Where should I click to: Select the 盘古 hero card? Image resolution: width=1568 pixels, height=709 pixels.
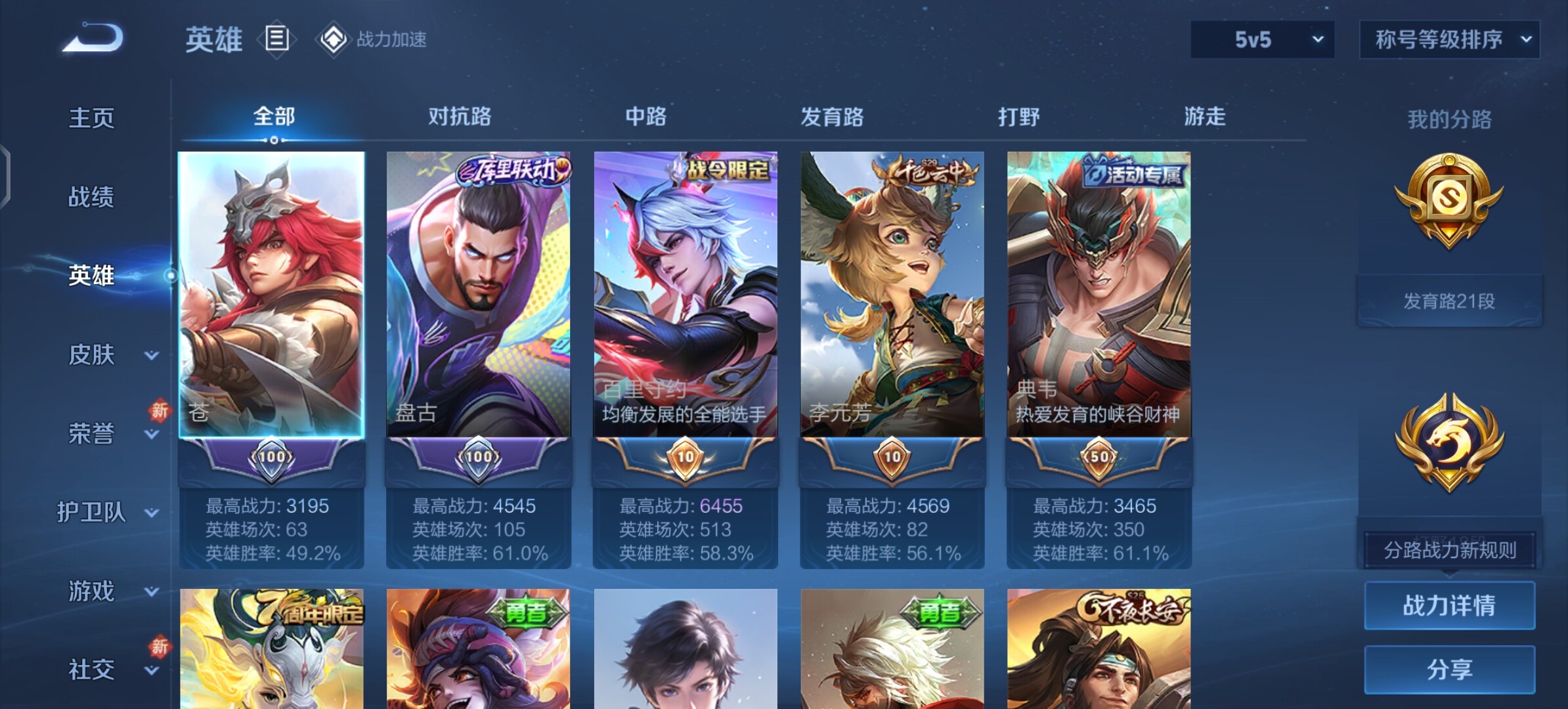pos(478,295)
